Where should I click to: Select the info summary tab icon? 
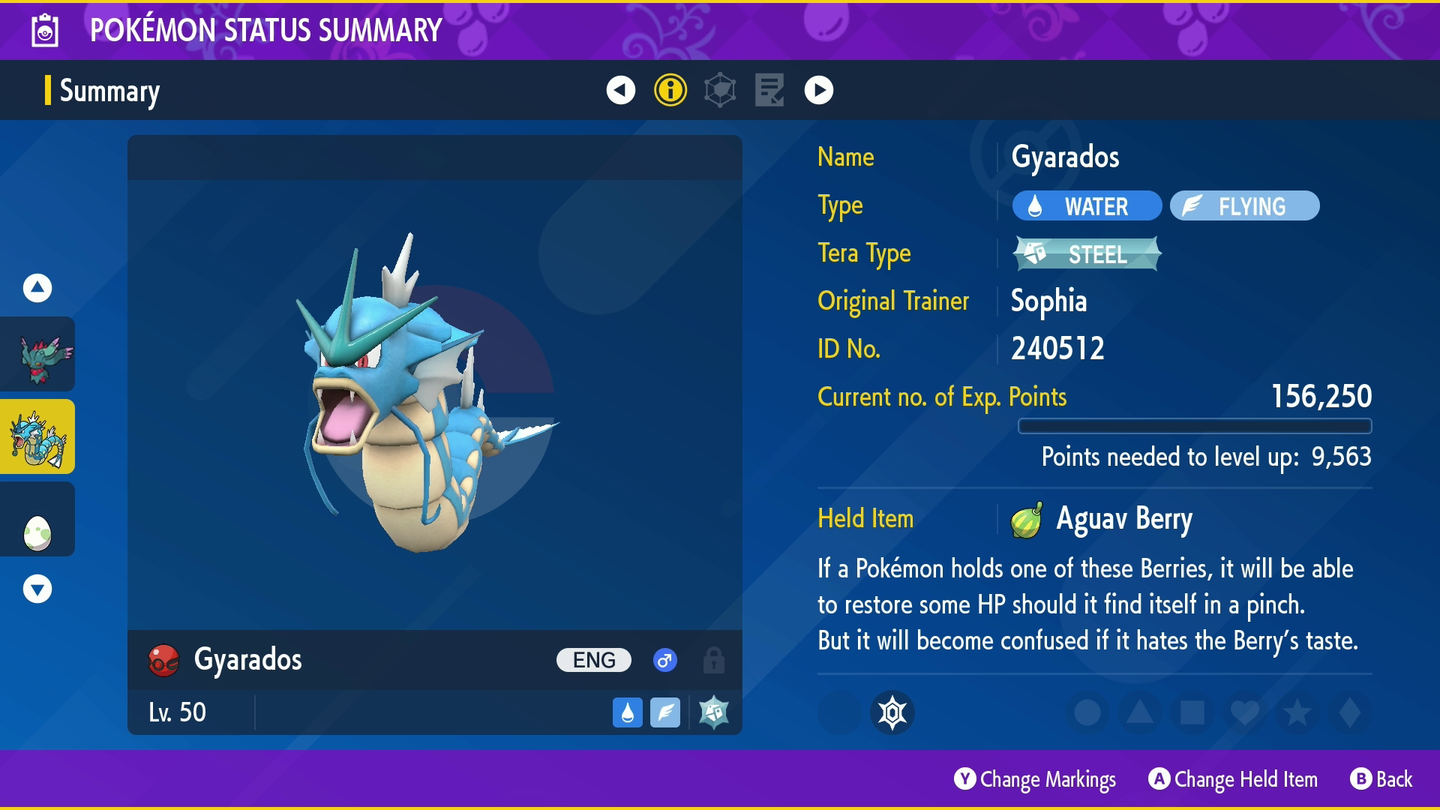tap(670, 90)
